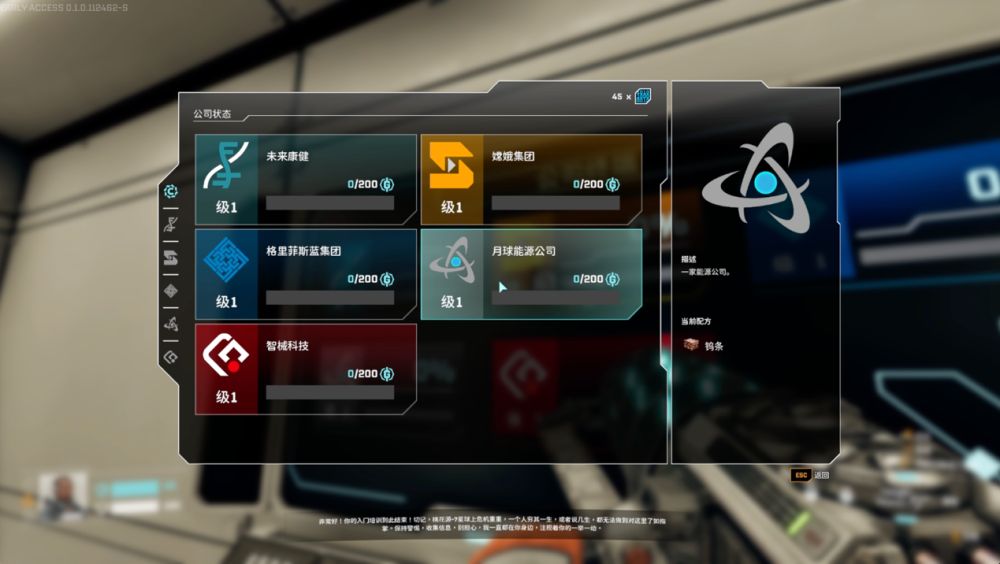Viewport: 1000px width, 564px height.
Task: Switch to the company overview sidebar tab
Action: [x=171, y=191]
